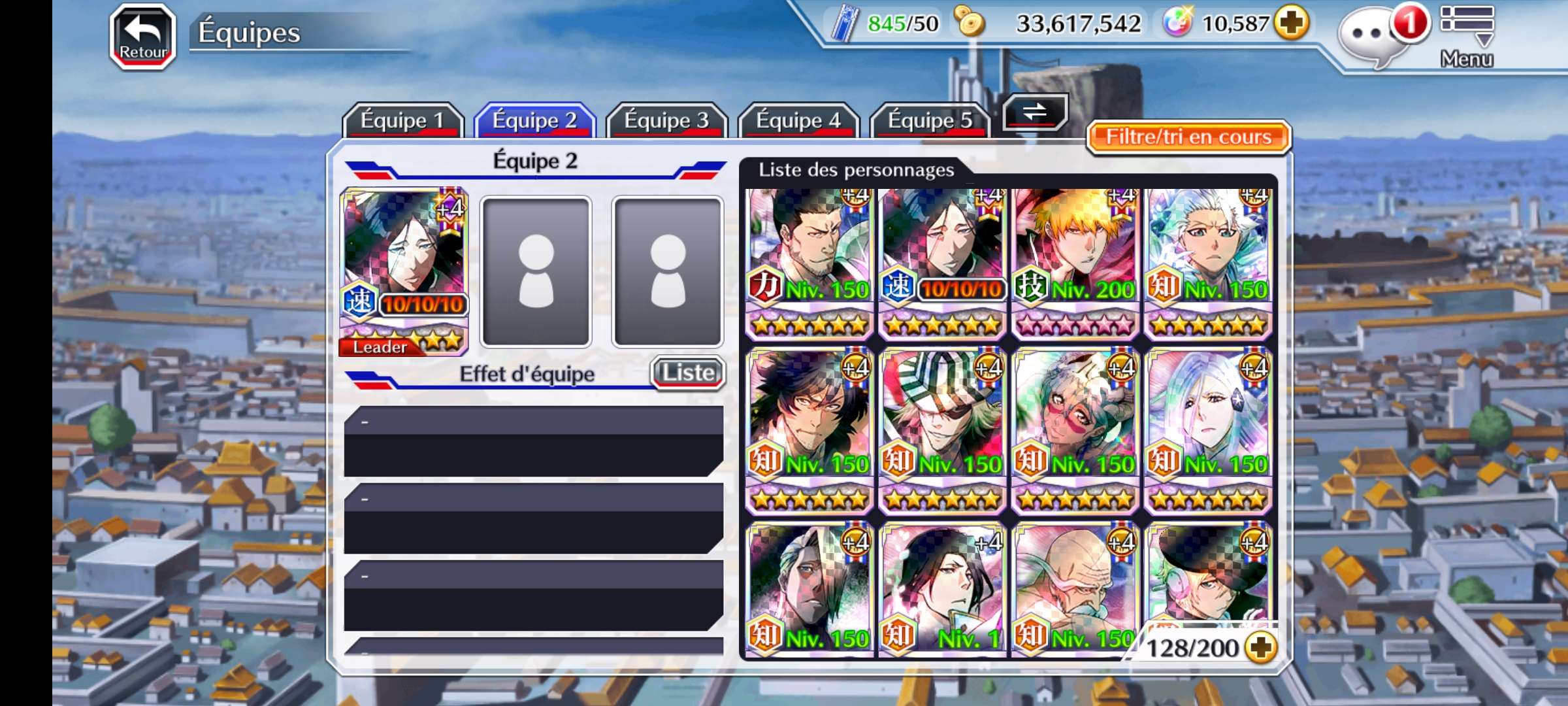Open the Liste of team effects
The height and width of the screenshot is (706, 1568).
[x=688, y=373]
